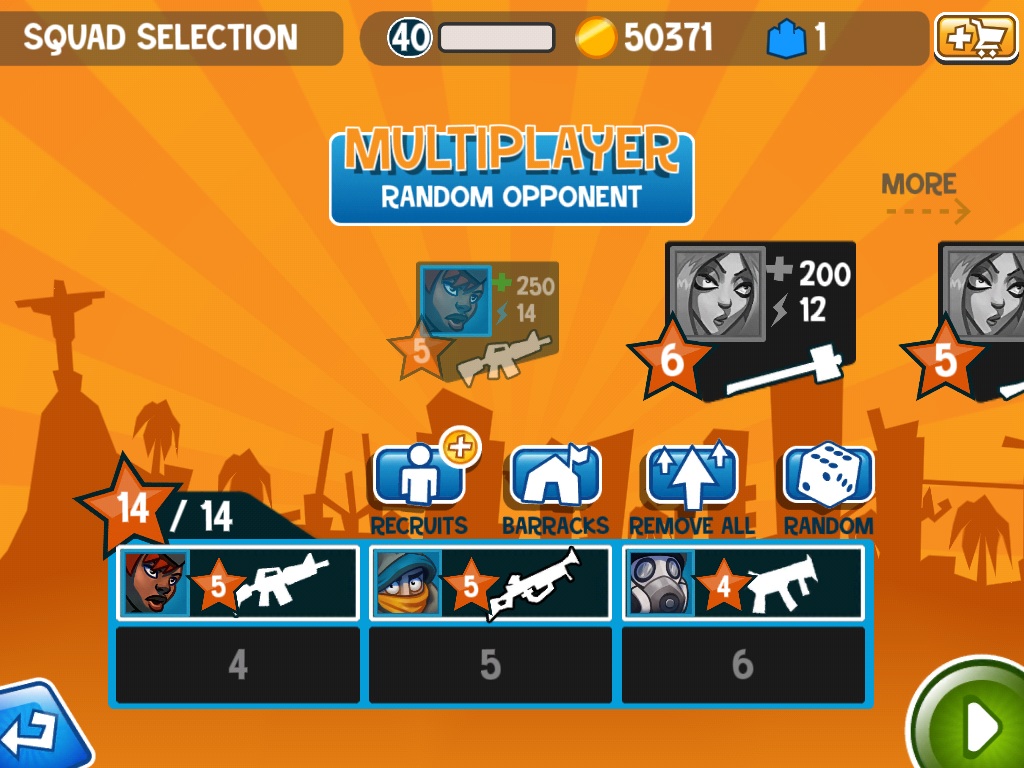
Task: Select the red-haired soldier squad slot
Action: click(x=238, y=583)
